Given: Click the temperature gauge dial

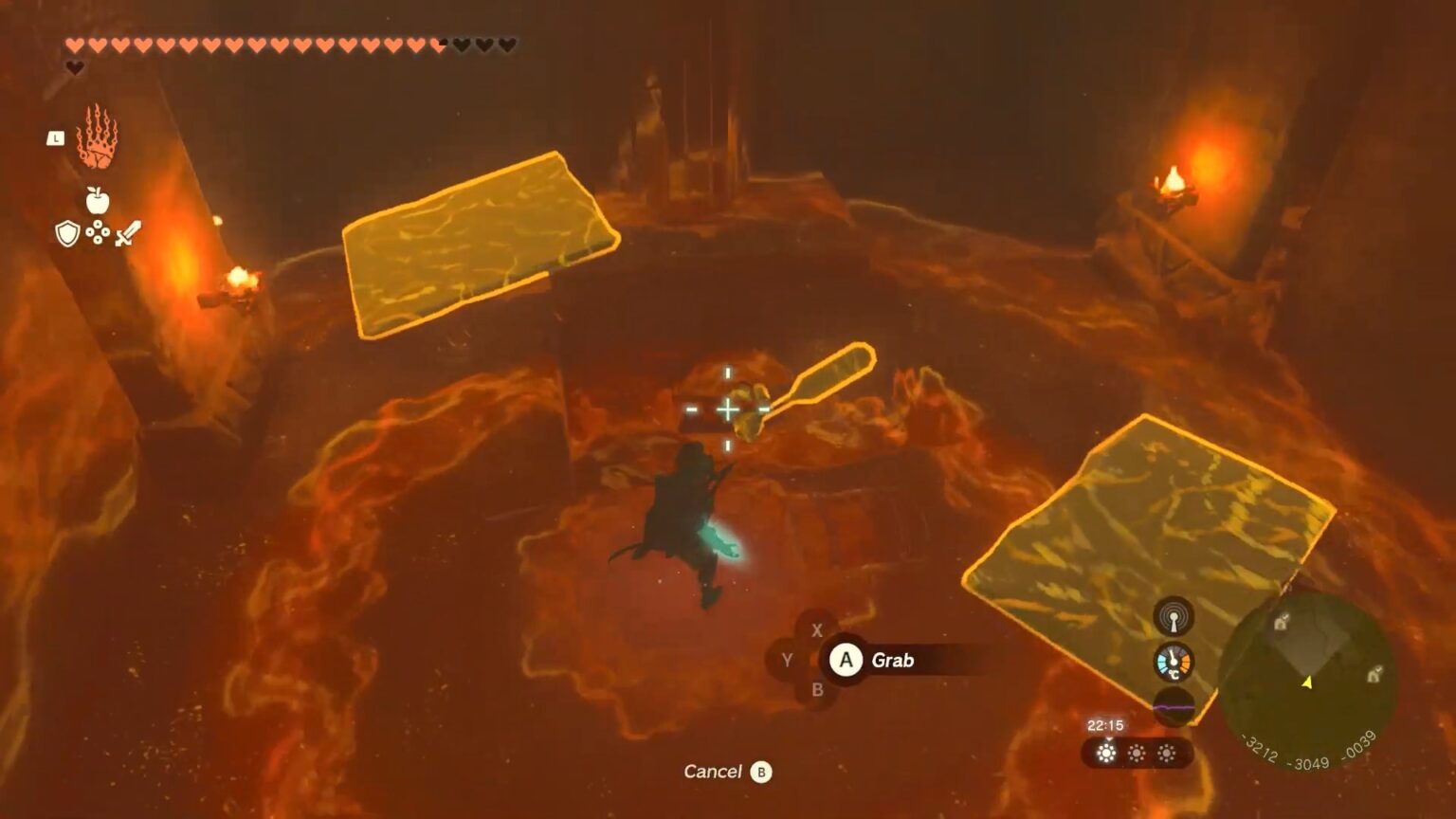Looking at the screenshot, I should [1174, 662].
